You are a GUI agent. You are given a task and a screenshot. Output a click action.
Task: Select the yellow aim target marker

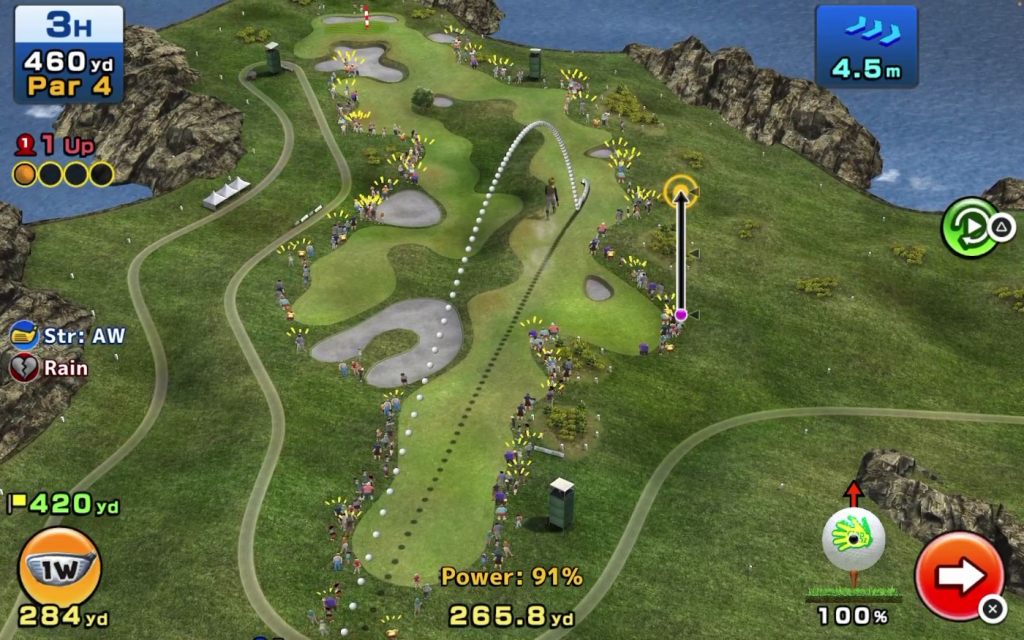pyautogui.click(x=681, y=189)
